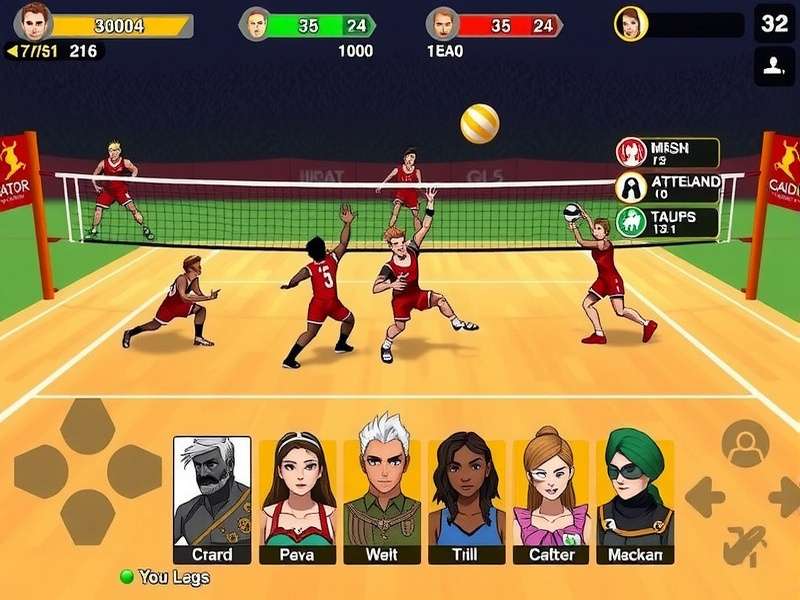Open the player profile button below the timer
Screen dimensions: 800x600
[x=774, y=66]
